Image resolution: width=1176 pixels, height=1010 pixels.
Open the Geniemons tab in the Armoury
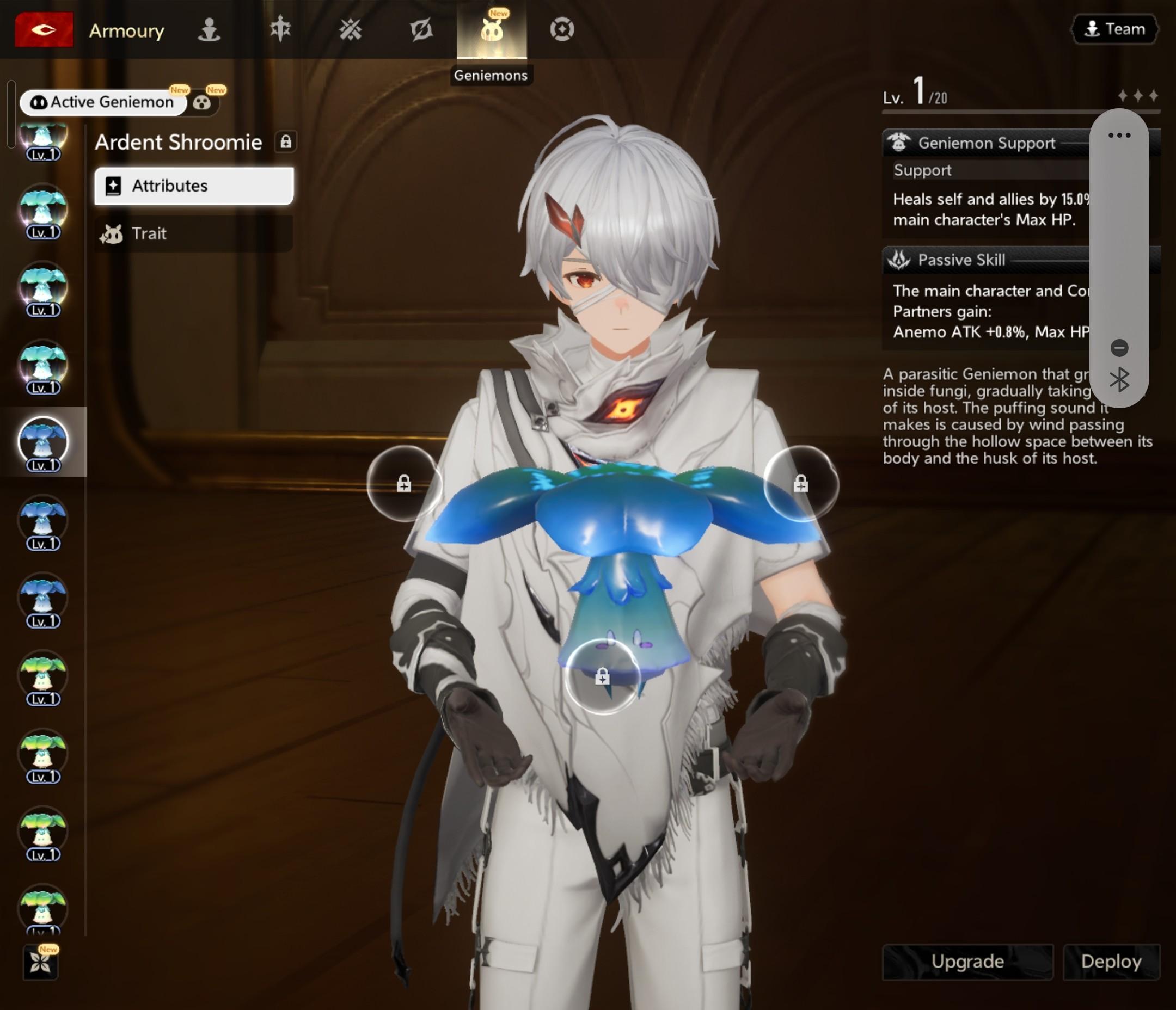tap(492, 30)
